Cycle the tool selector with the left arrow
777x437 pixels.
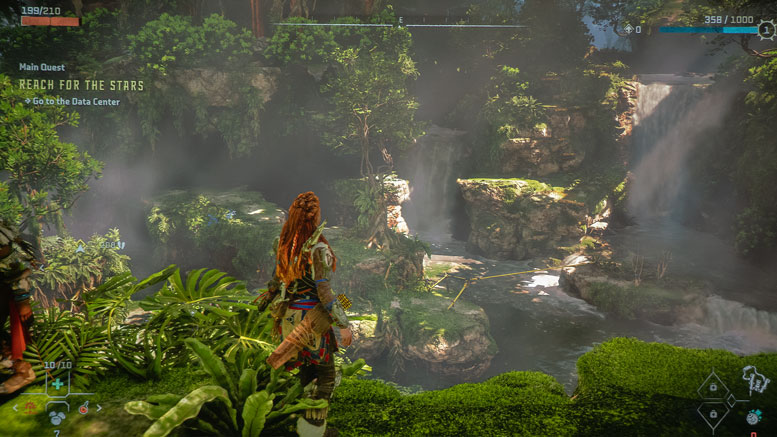(15, 408)
